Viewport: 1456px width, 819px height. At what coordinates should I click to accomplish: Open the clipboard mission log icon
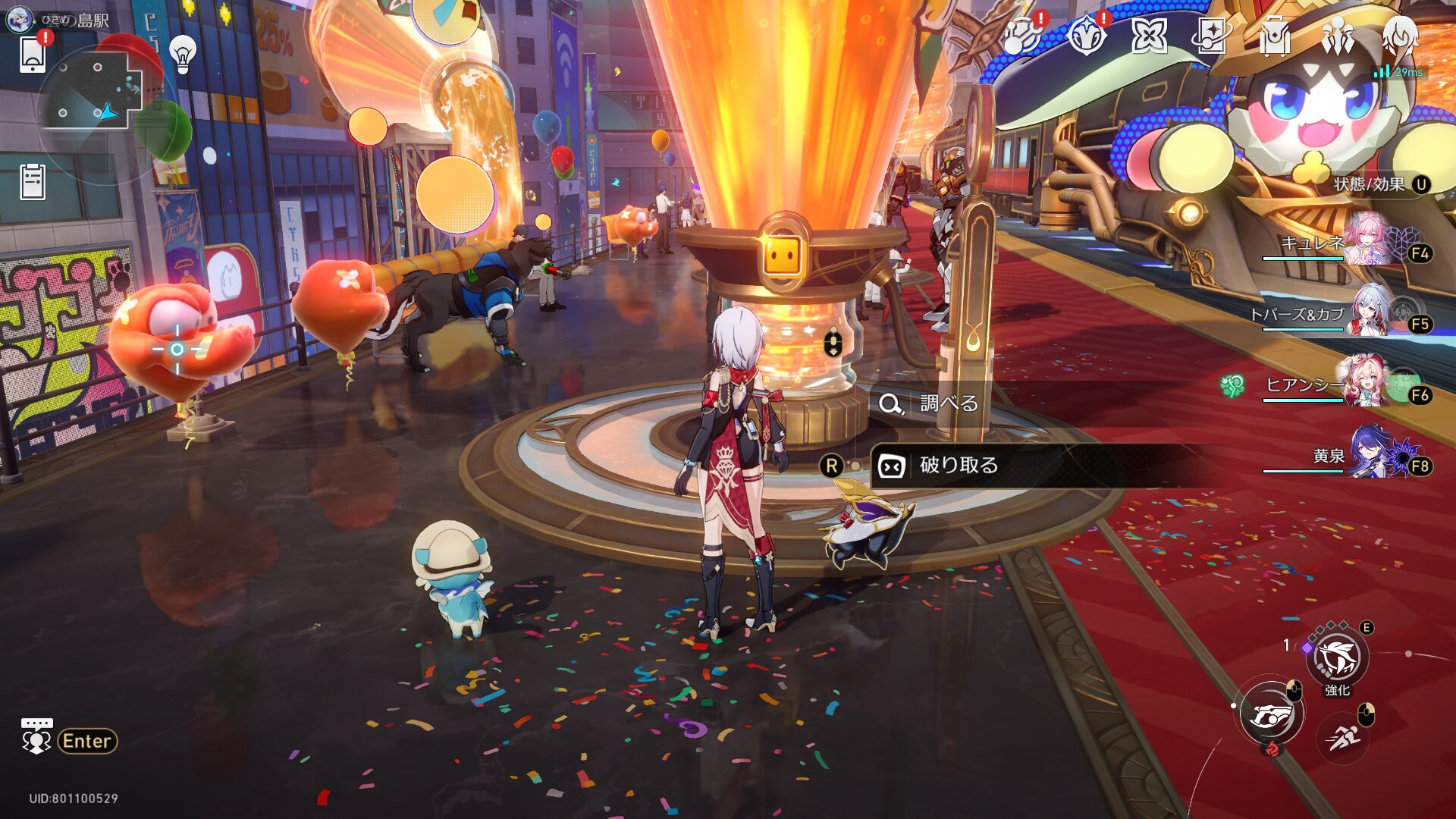[33, 182]
